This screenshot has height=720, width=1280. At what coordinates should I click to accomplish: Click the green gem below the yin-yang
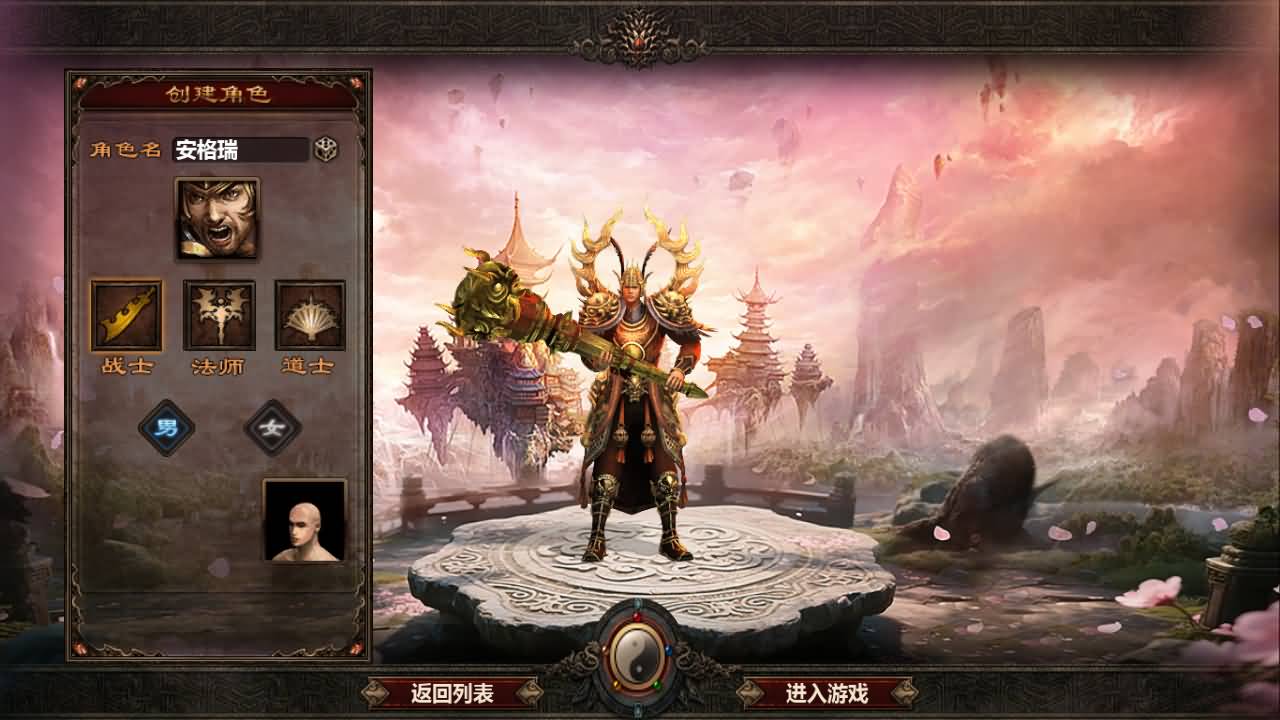click(x=657, y=685)
